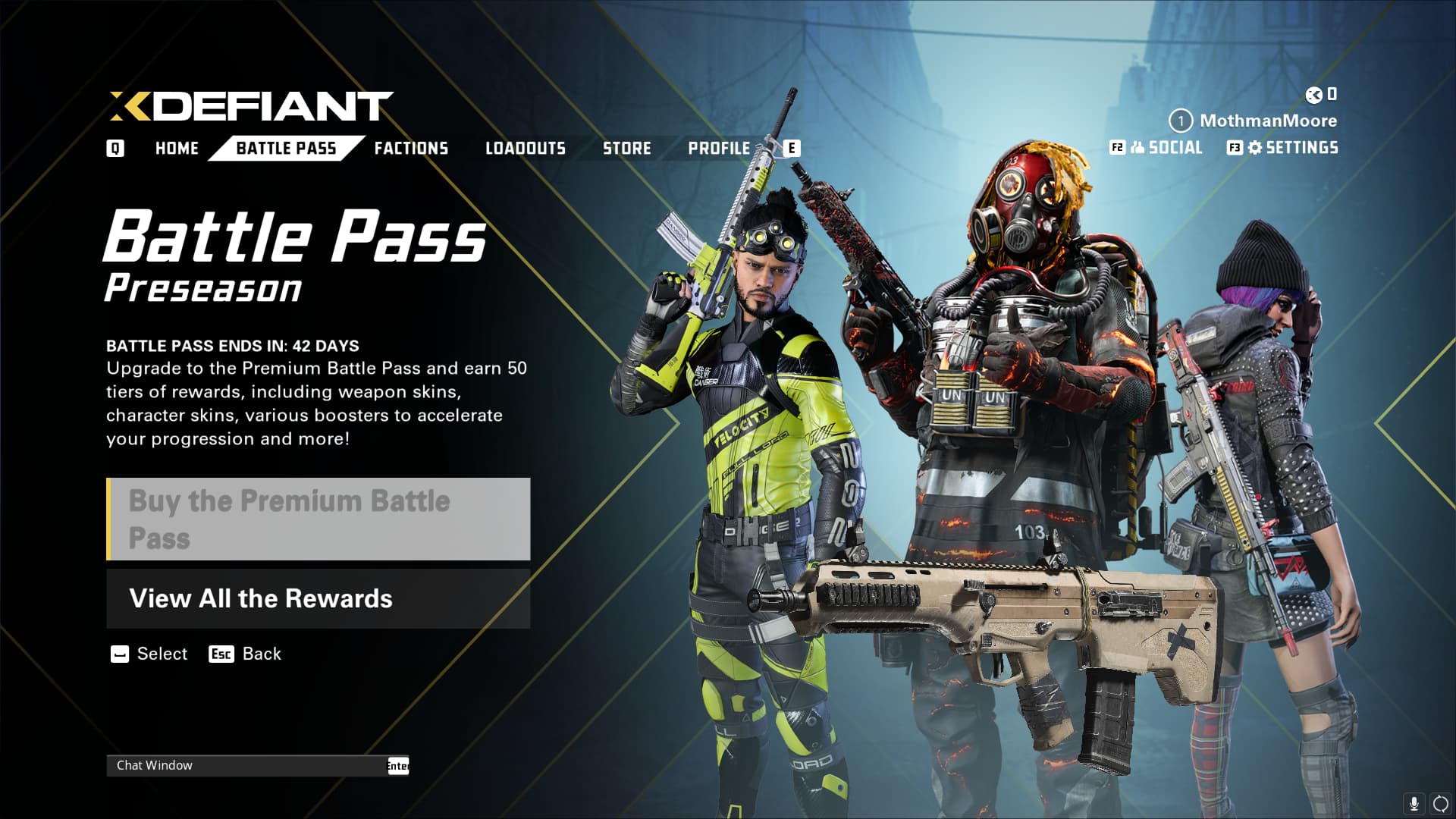
Task: Switch to the Factions tab
Action: point(411,149)
